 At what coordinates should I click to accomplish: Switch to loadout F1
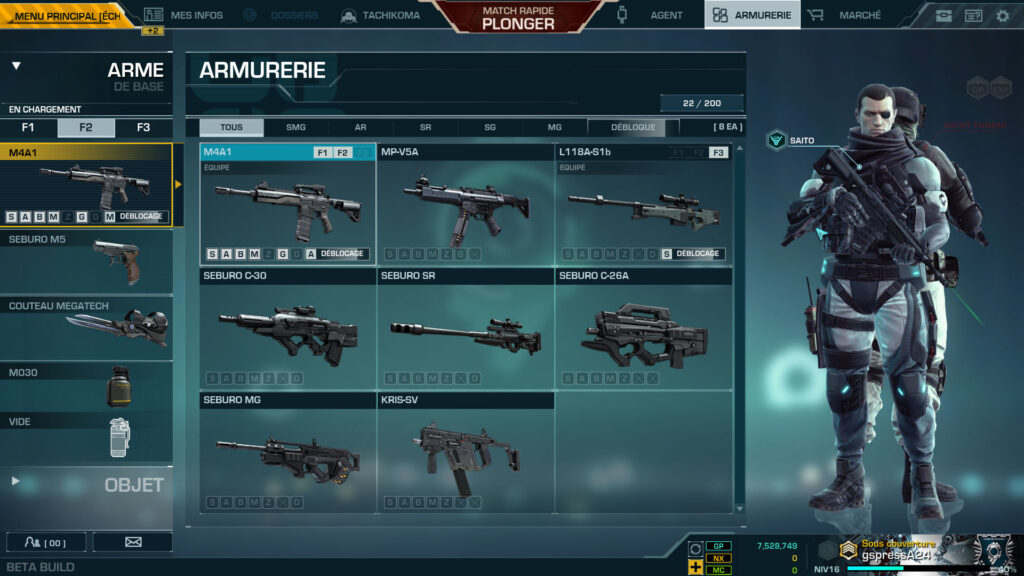coord(28,128)
